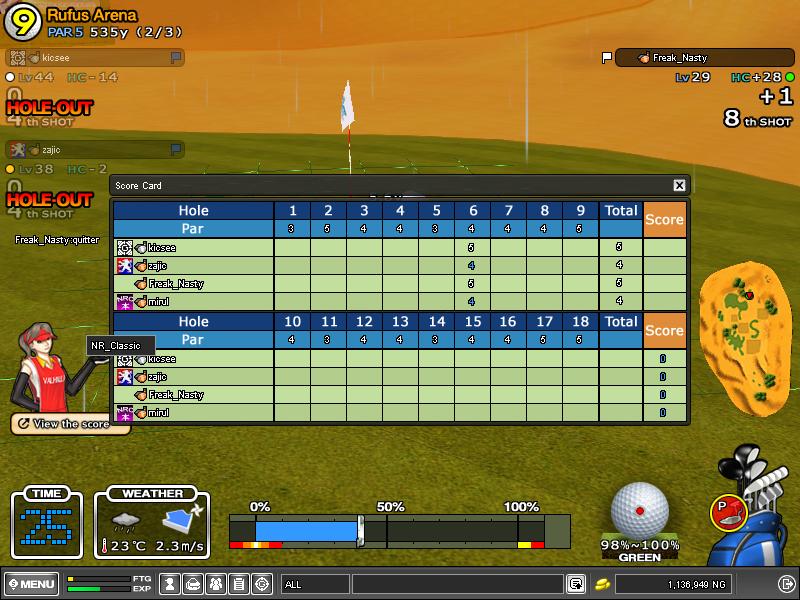Click the gold coins NG icon
Image resolution: width=800 pixels, height=600 pixels.
pos(603,584)
